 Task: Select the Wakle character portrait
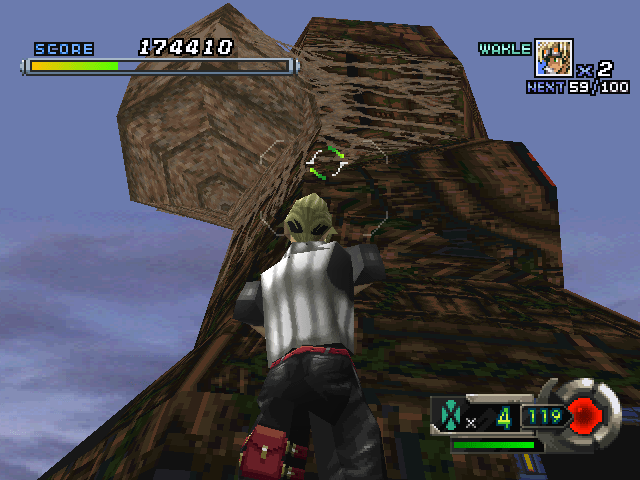click(554, 57)
